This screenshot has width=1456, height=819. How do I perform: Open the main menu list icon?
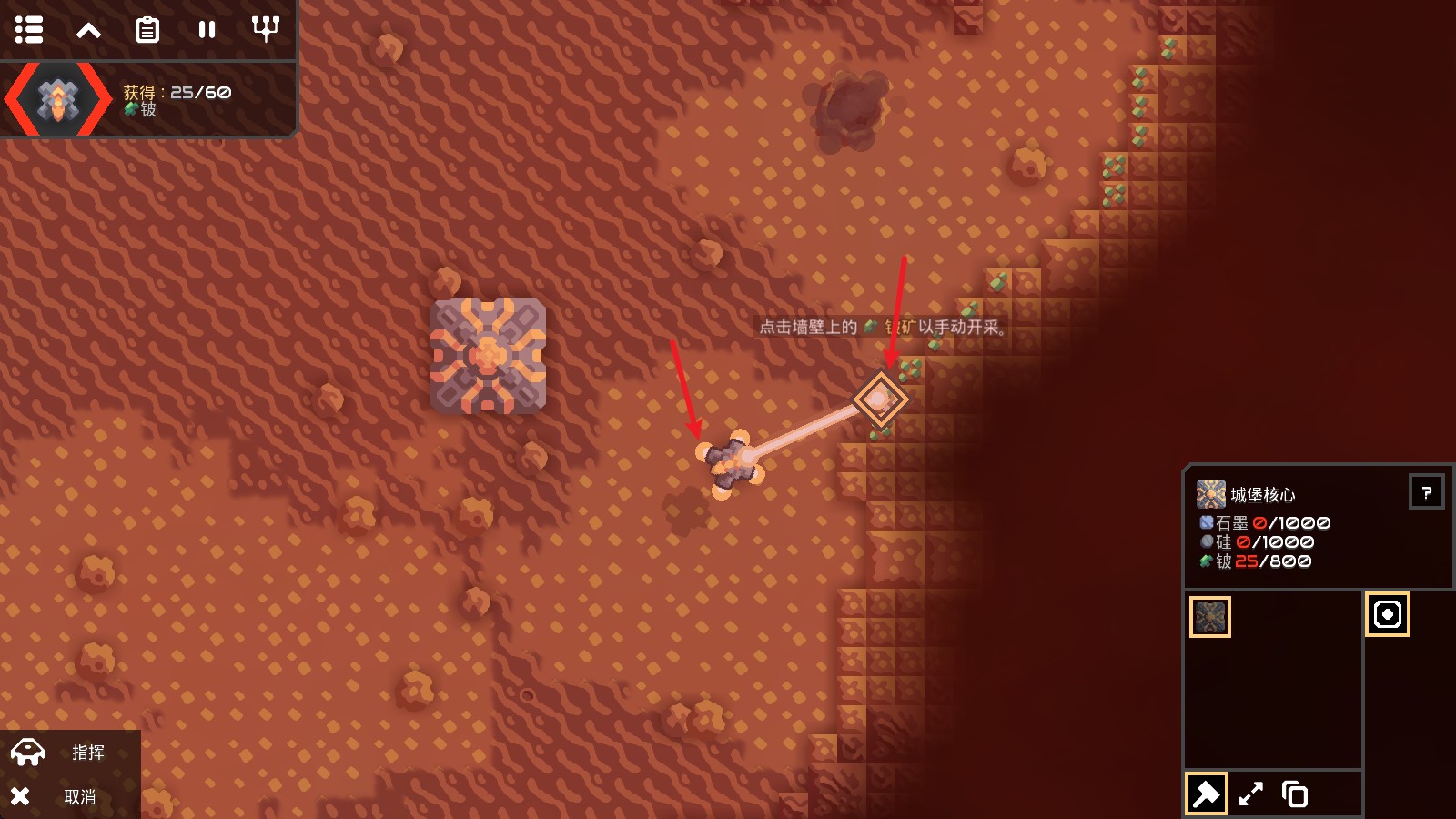click(x=29, y=30)
